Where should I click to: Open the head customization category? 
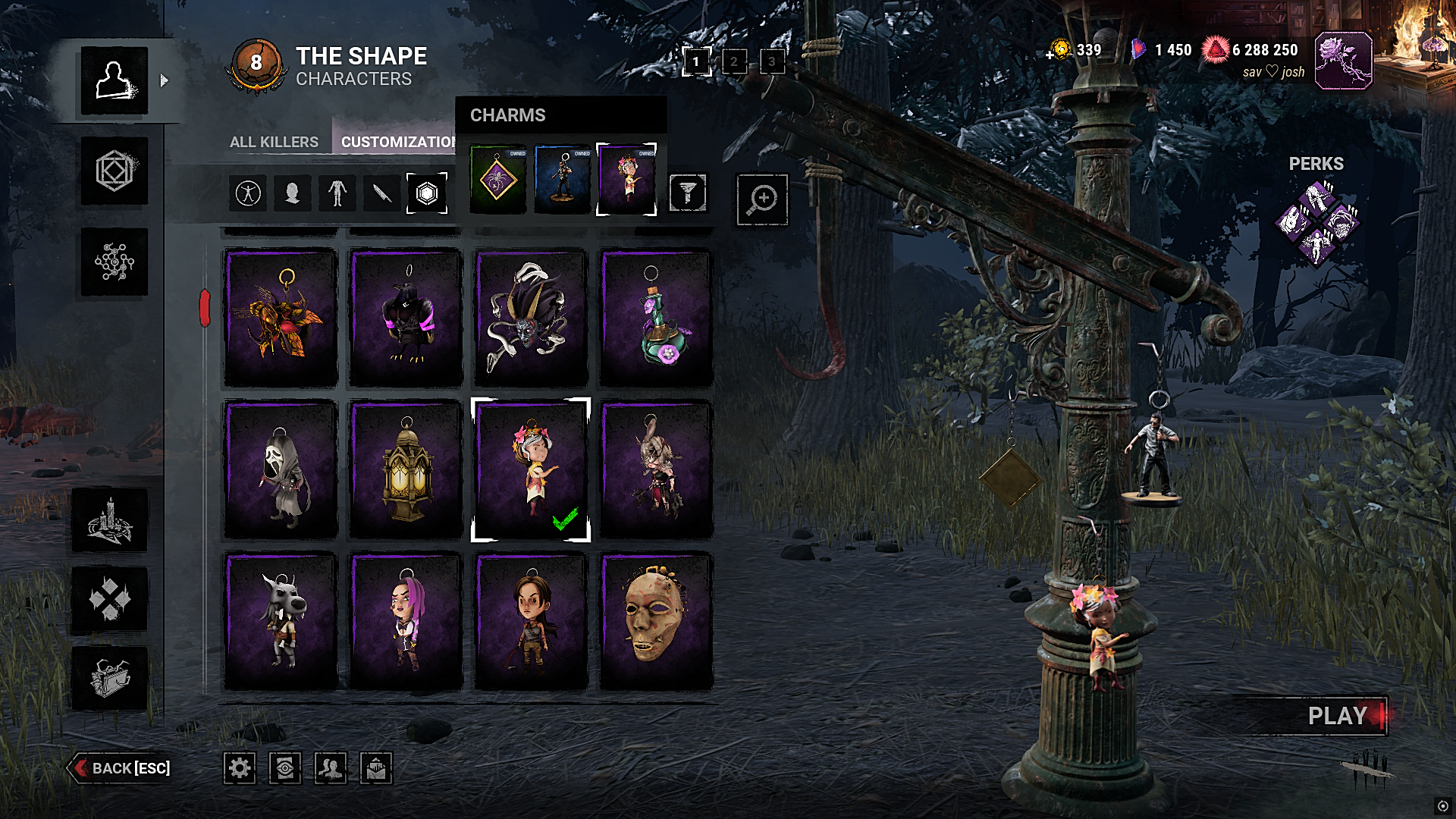click(292, 193)
